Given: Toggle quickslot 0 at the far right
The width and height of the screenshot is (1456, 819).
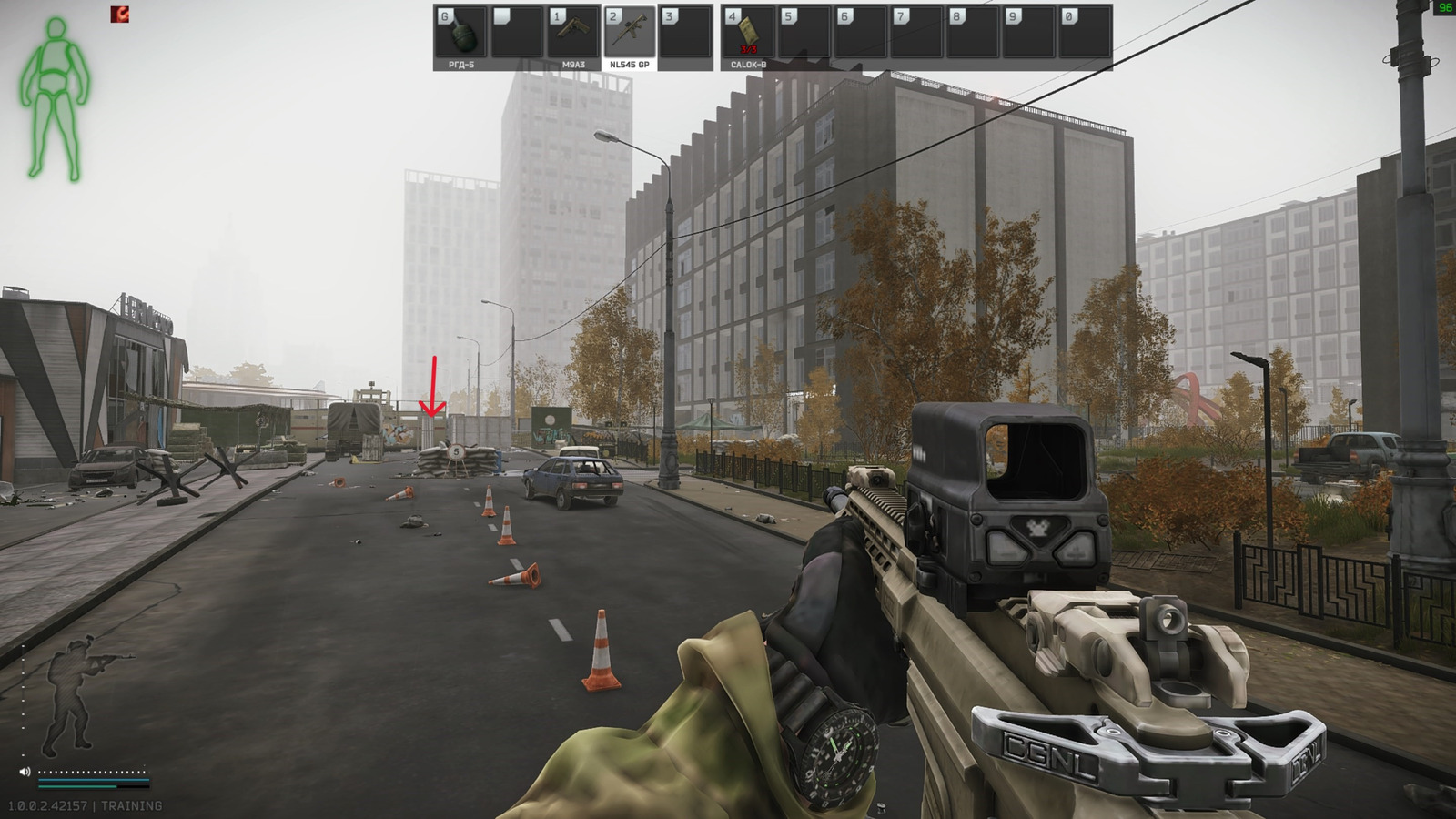Looking at the screenshot, I should tap(1085, 30).
